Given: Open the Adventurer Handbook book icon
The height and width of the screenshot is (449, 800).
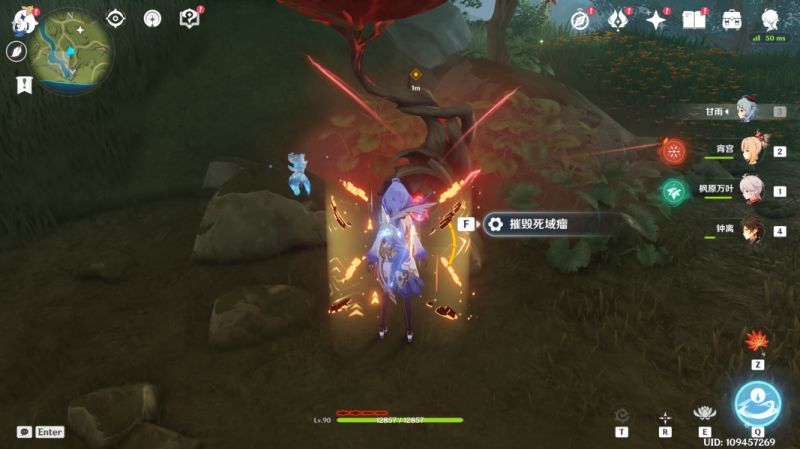Looking at the screenshot, I should pos(694,20).
